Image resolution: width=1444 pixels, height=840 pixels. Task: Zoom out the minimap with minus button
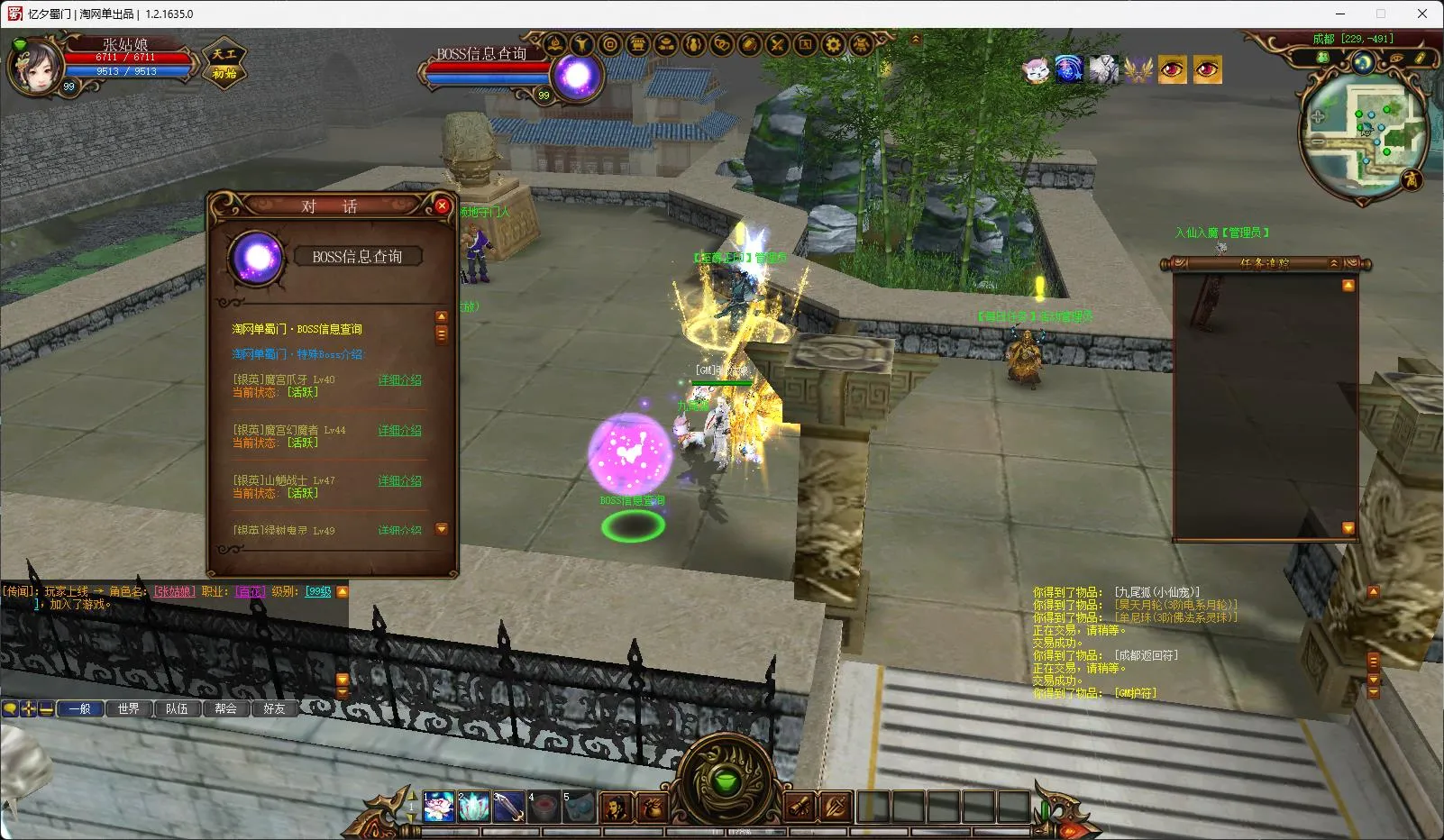pos(1318,142)
